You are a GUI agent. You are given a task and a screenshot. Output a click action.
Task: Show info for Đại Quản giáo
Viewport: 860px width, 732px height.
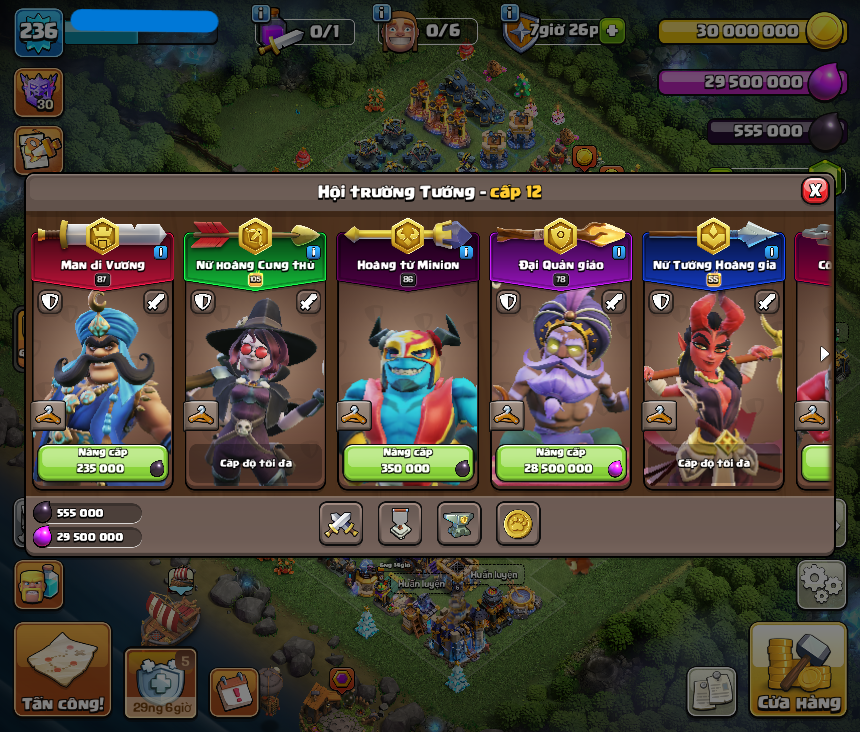pyautogui.click(x=618, y=252)
